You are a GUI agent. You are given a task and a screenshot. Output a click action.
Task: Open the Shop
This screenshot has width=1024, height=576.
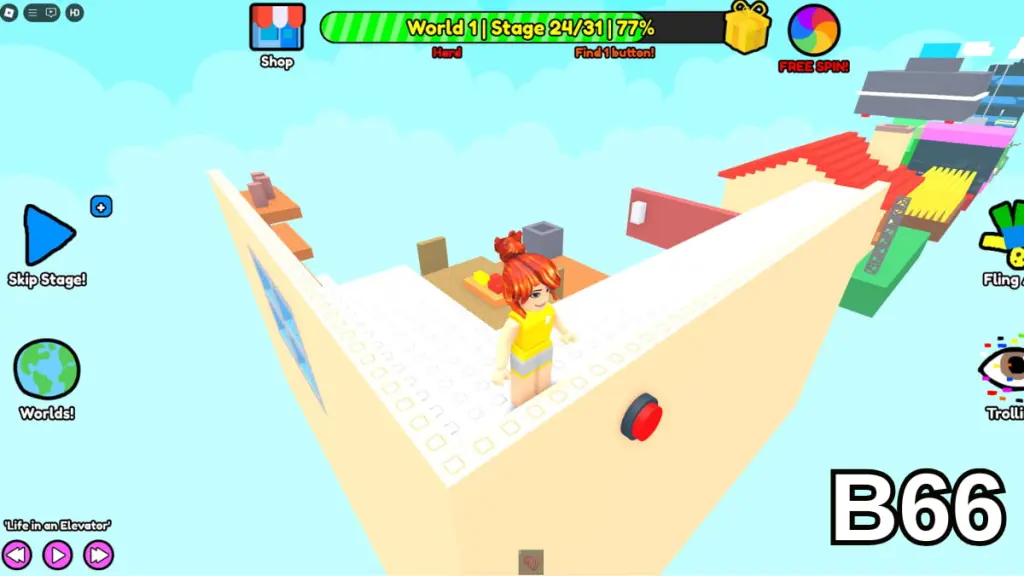pyautogui.click(x=276, y=28)
